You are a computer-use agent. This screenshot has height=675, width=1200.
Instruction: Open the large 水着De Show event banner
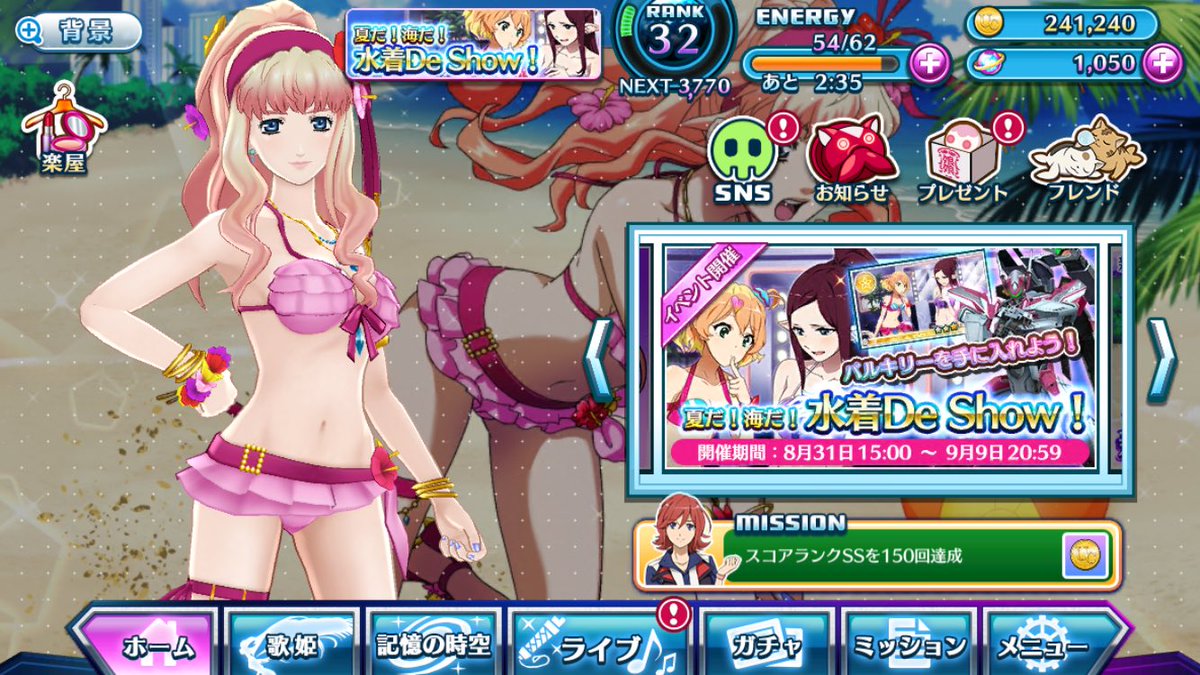coord(879,358)
